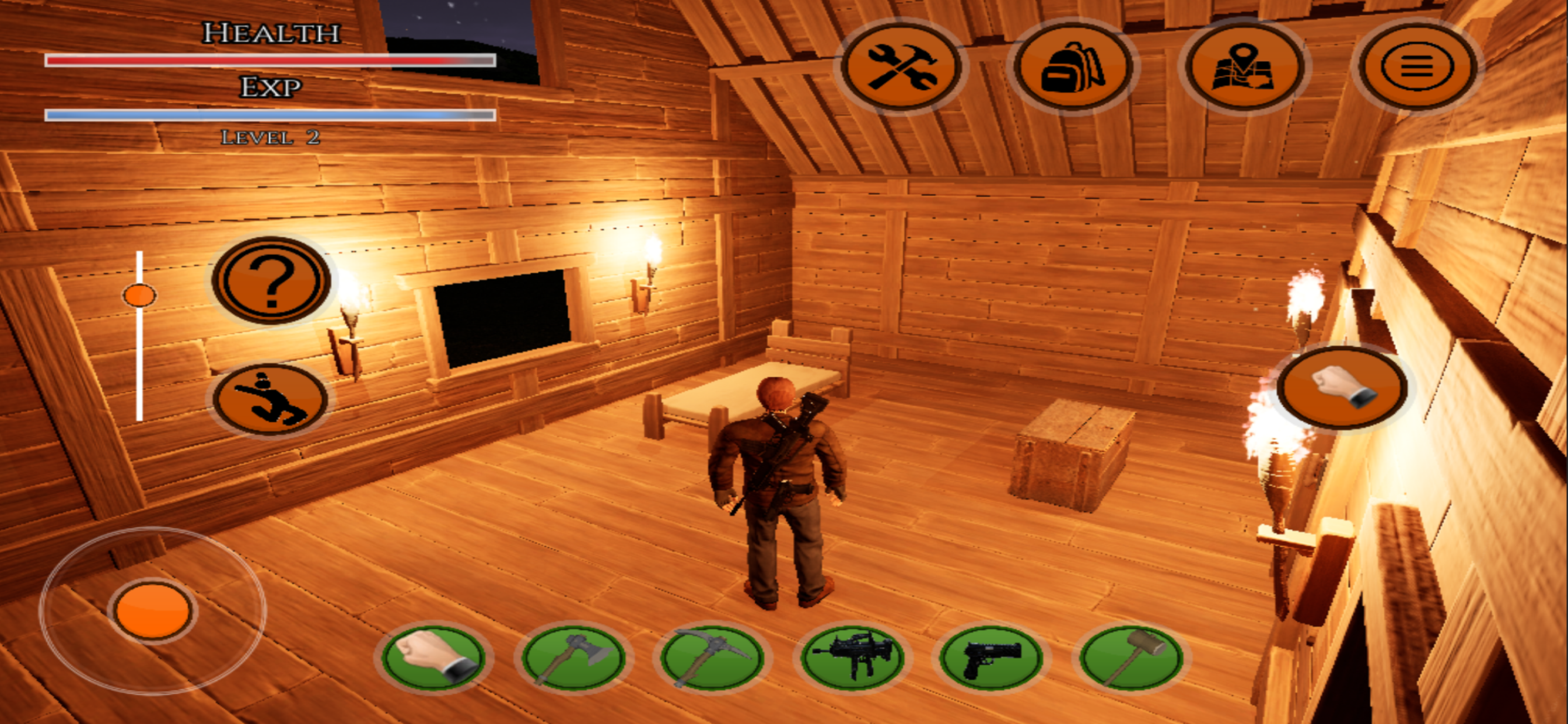Tap the orange movement joystick knob

coord(152,610)
